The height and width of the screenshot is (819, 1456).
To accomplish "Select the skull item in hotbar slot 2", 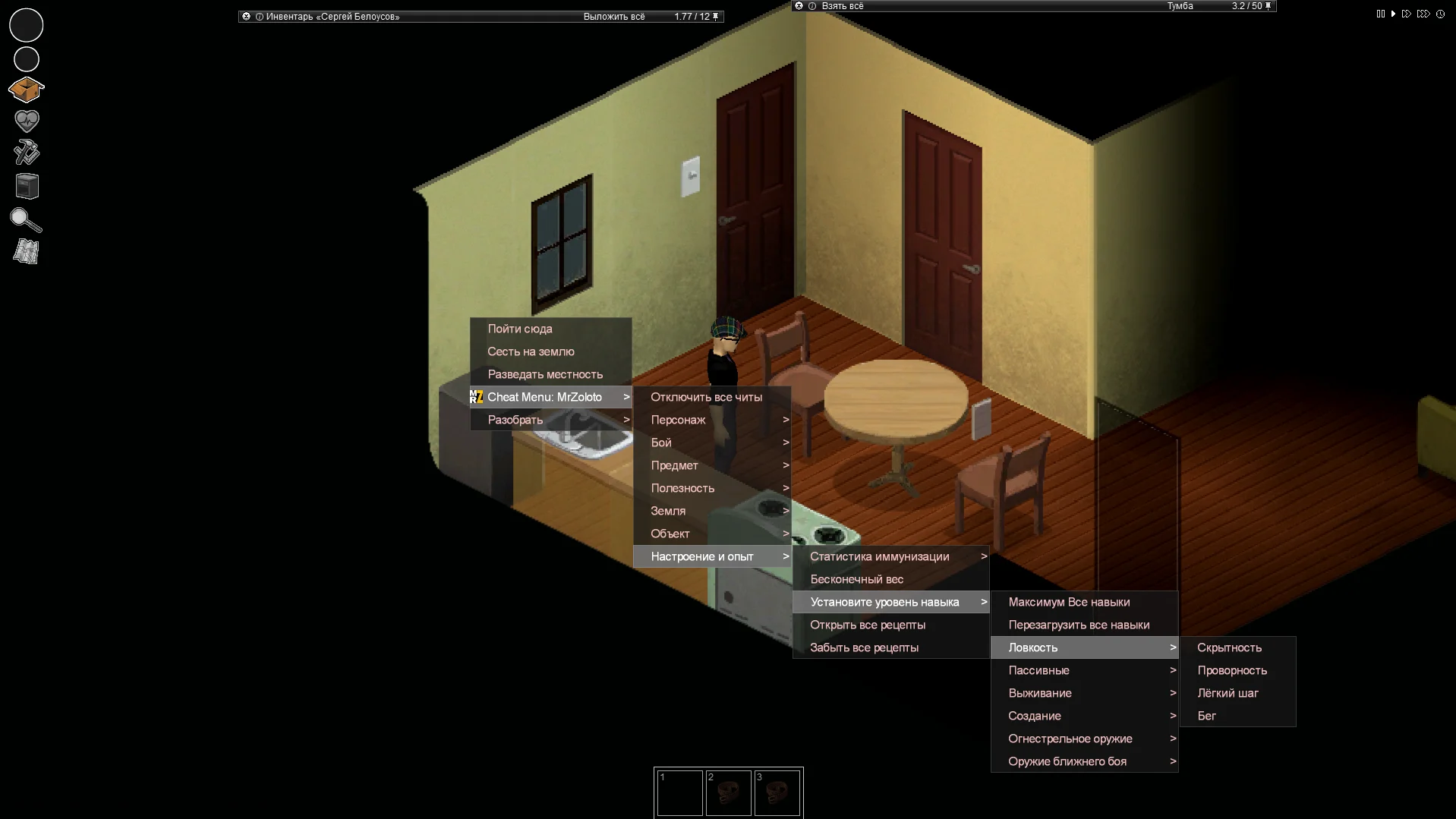I will click(729, 792).
